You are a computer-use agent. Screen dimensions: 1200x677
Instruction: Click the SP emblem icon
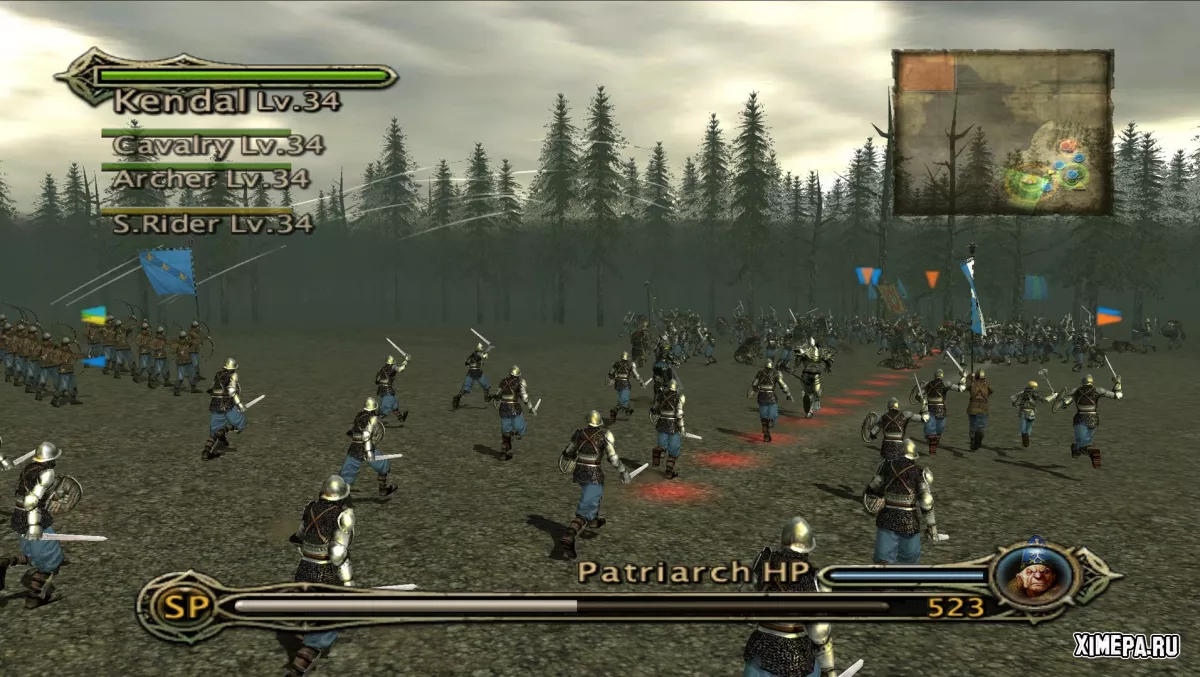(x=178, y=606)
